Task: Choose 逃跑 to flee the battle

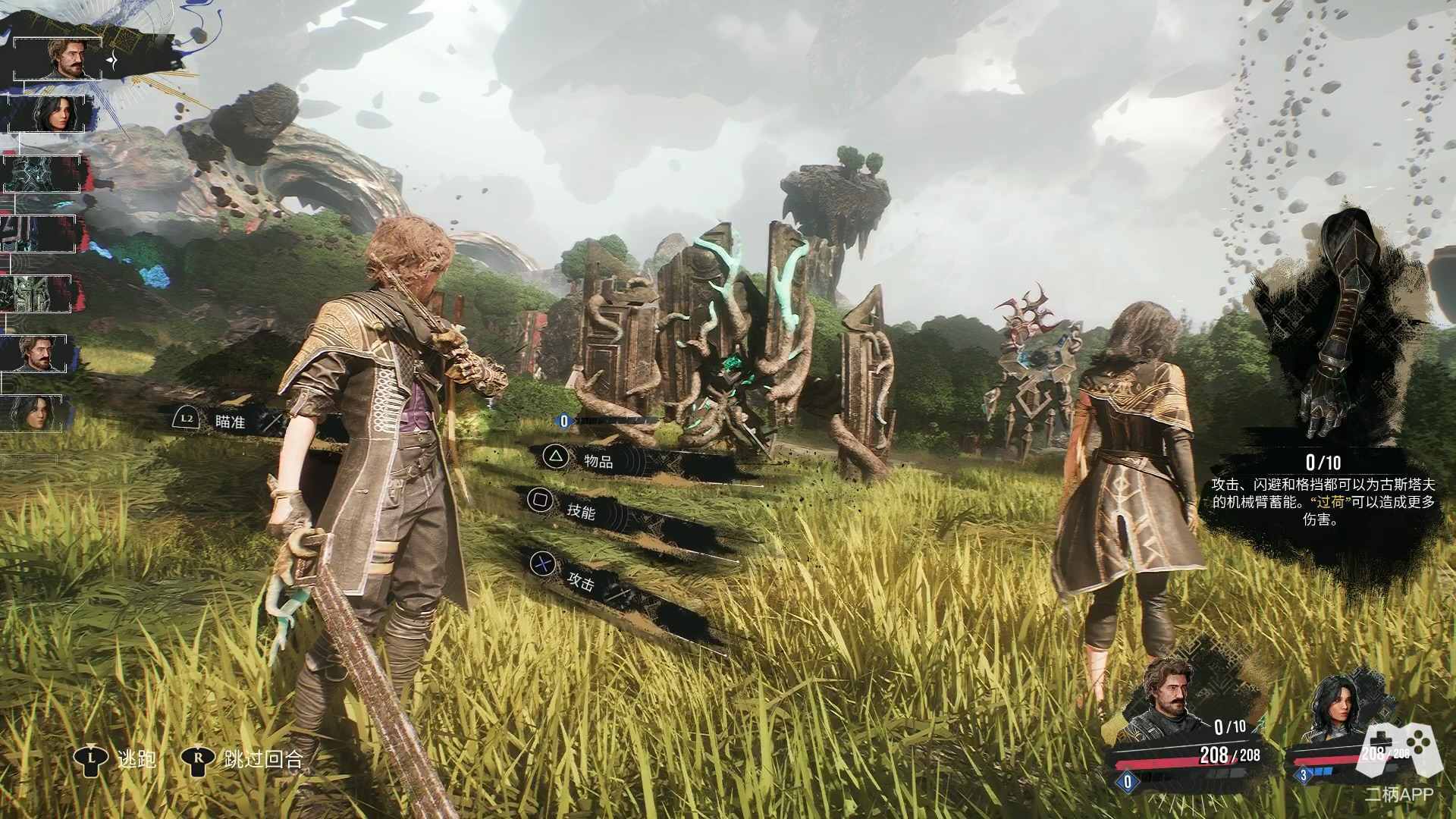Action: click(136, 758)
